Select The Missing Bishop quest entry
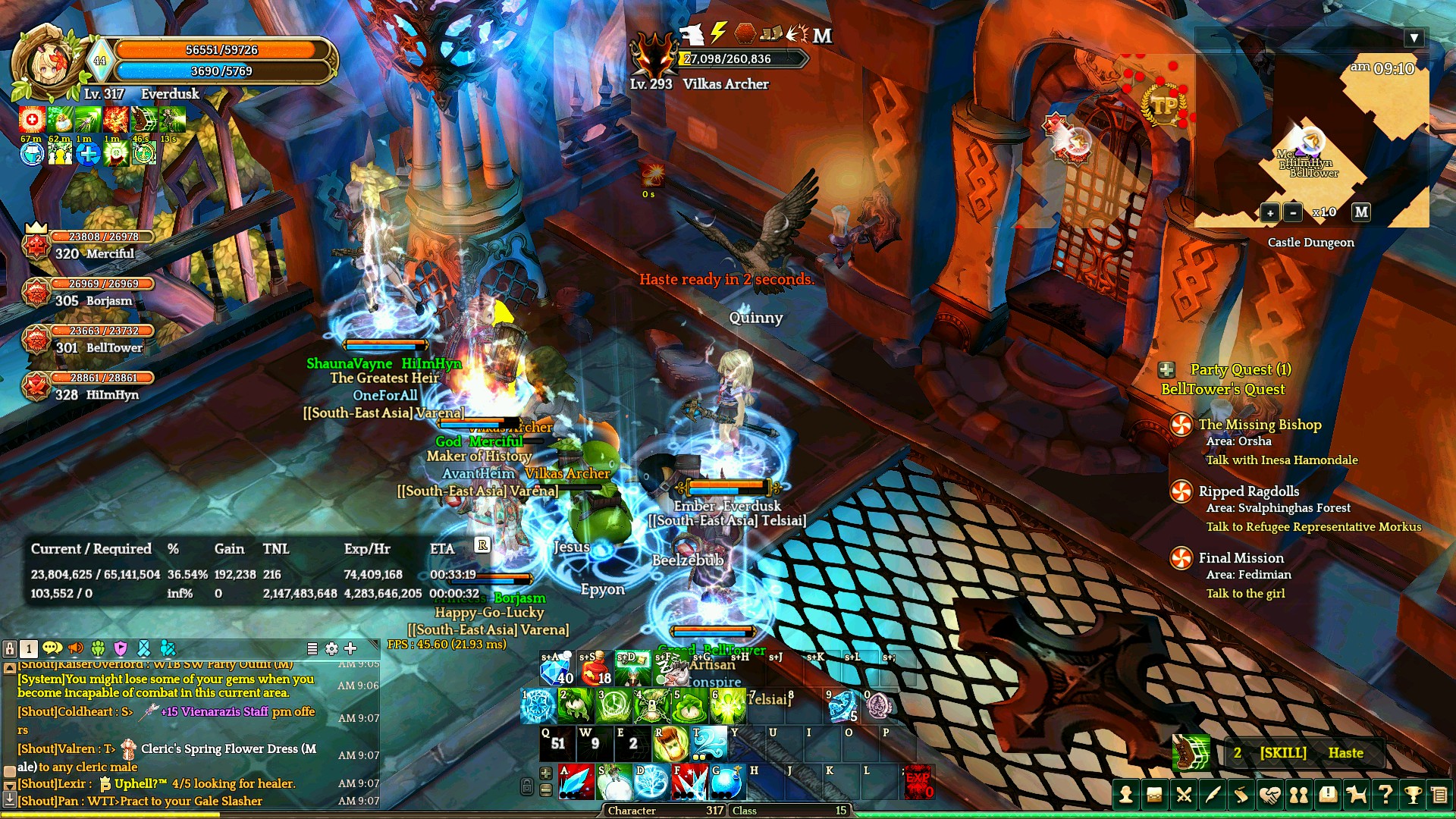The image size is (1456, 819). coord(1260,425)
